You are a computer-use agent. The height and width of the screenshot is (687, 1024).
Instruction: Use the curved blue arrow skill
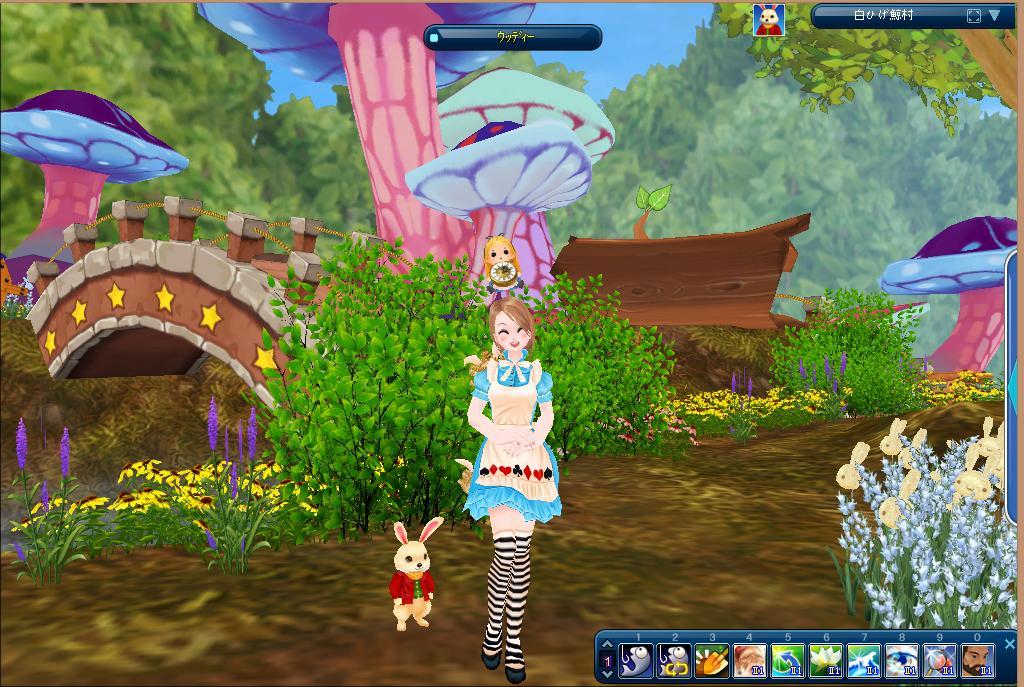788,661
